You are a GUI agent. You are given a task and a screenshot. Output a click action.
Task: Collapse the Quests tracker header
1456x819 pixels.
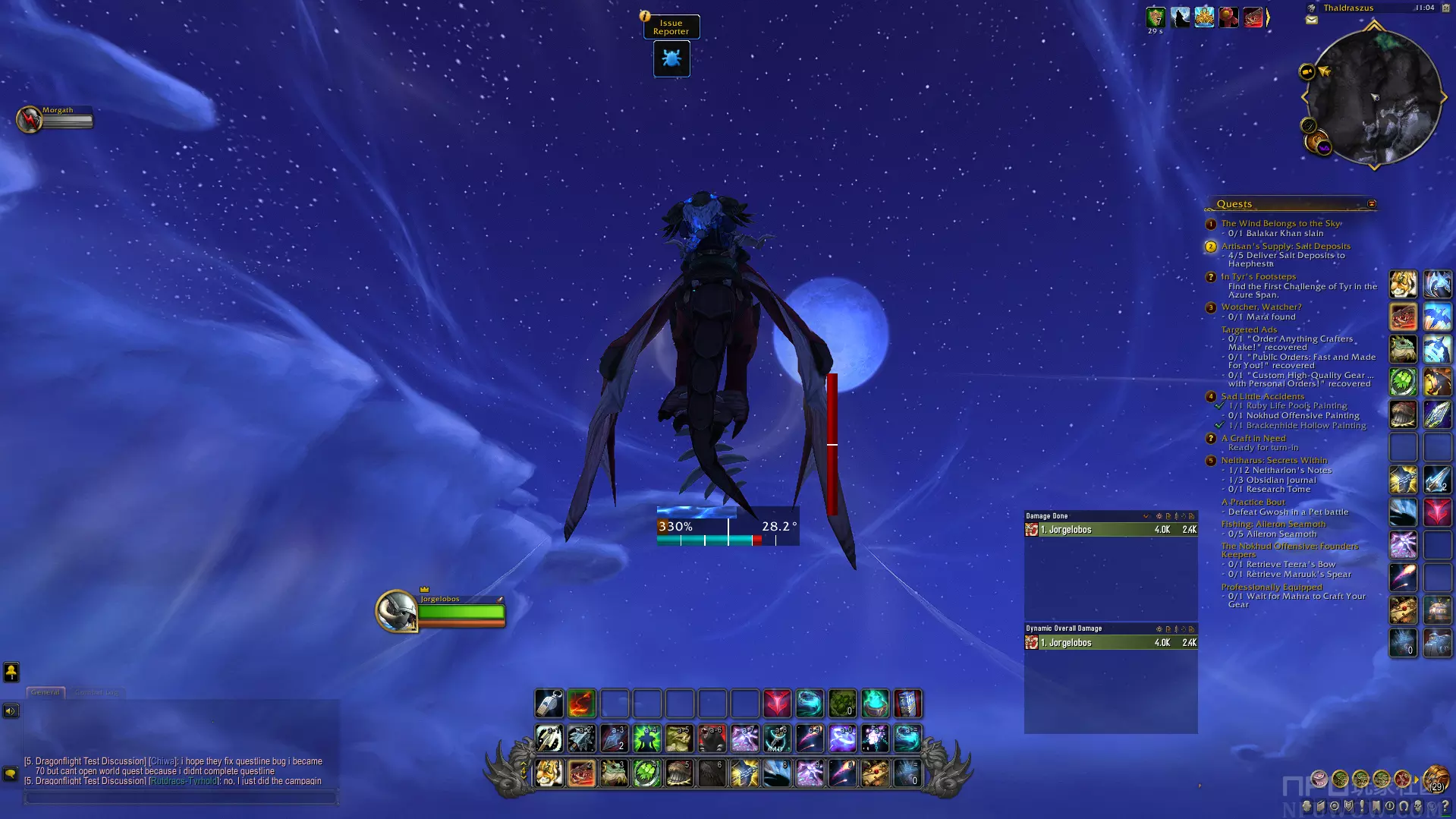click(1371, 203)
